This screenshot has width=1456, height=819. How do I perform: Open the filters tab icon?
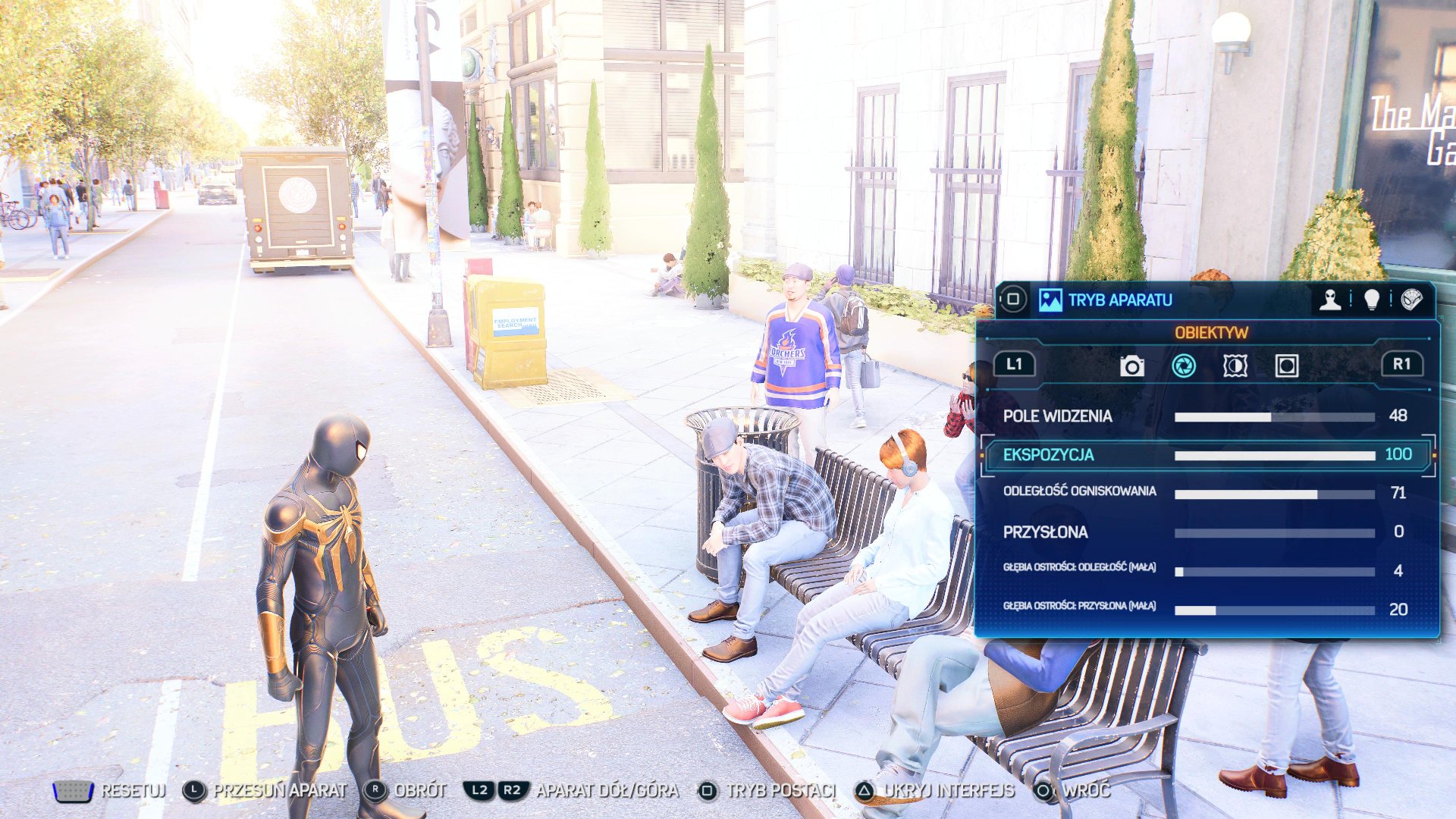tap(1235, 366)
